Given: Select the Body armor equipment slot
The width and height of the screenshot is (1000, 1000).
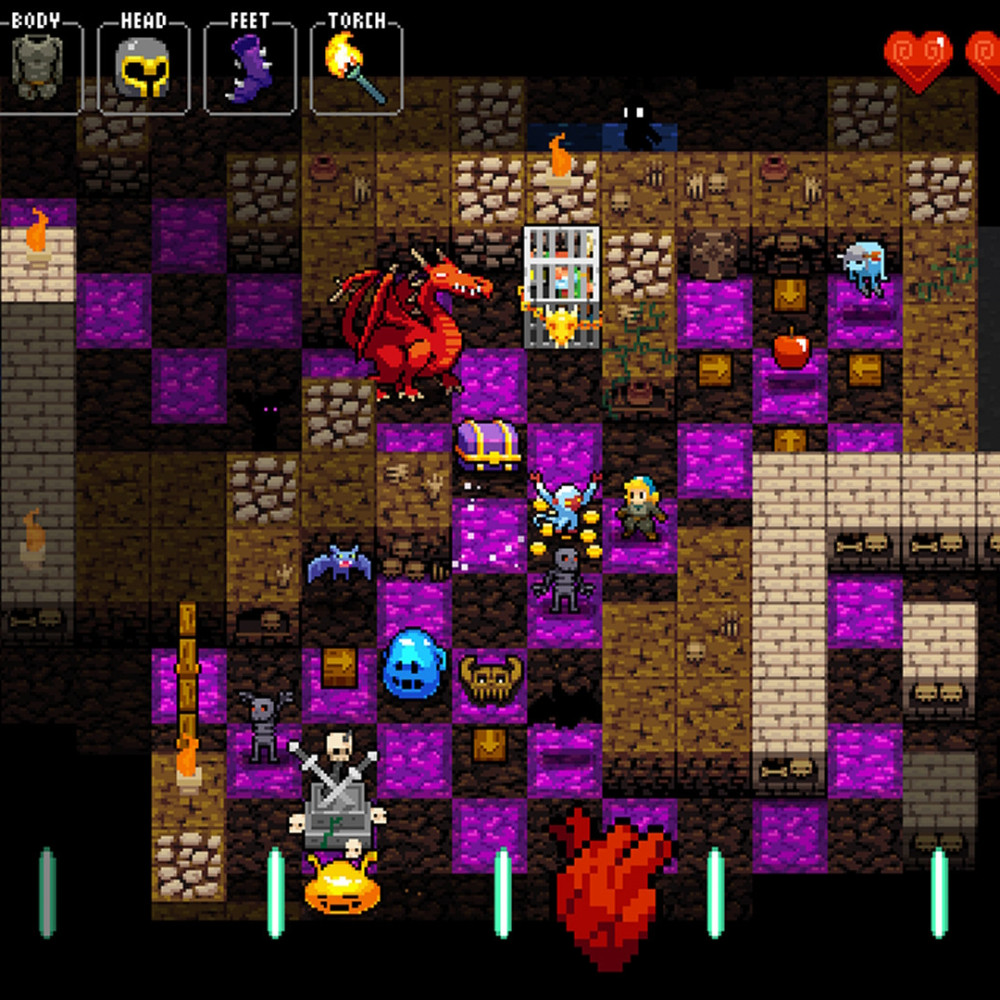Looking at the screenshot, I should pyautogui.click(x=37, y=67).
